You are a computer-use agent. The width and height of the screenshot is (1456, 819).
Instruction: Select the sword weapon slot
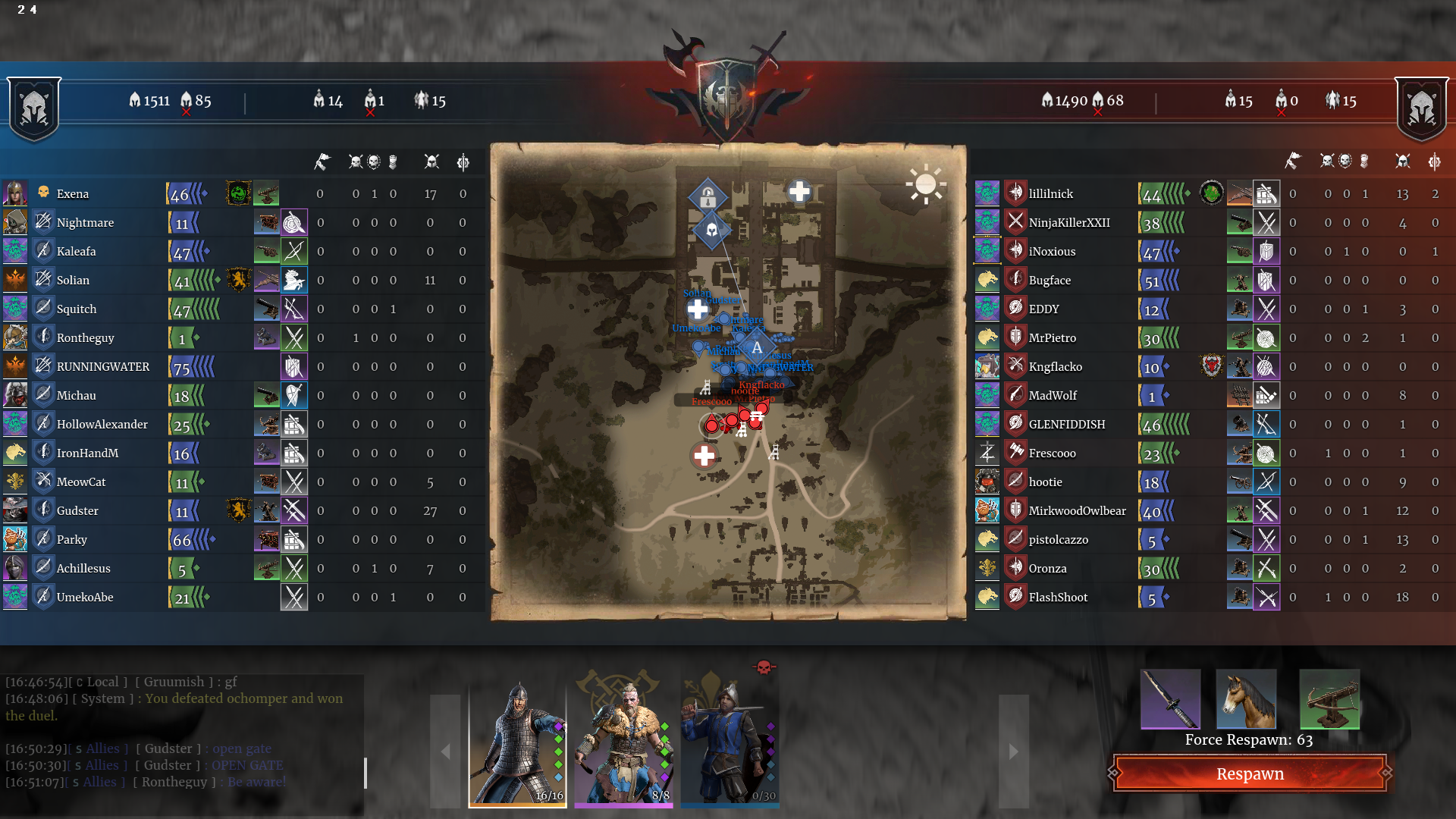(1171, 699)
